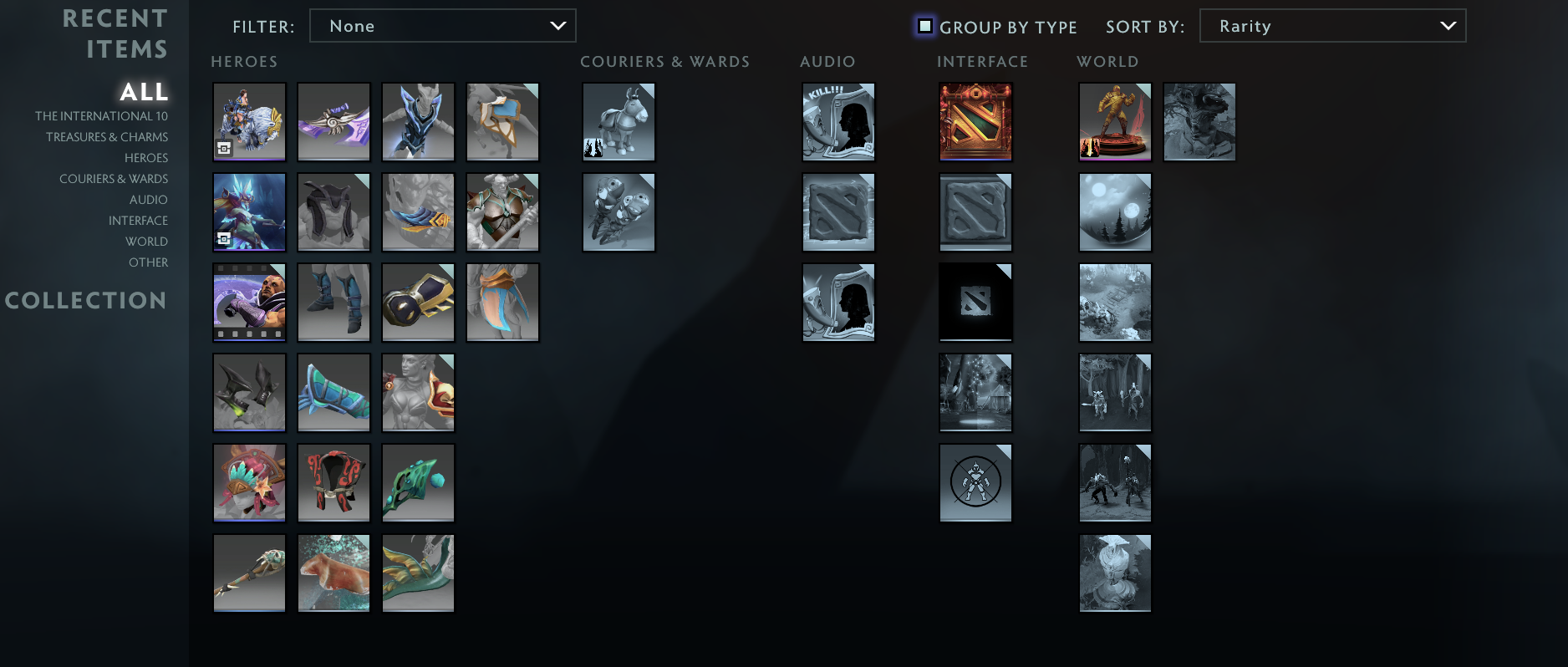
Task: Switch to the Heroes sidebar category
Action: pos(147,157)
